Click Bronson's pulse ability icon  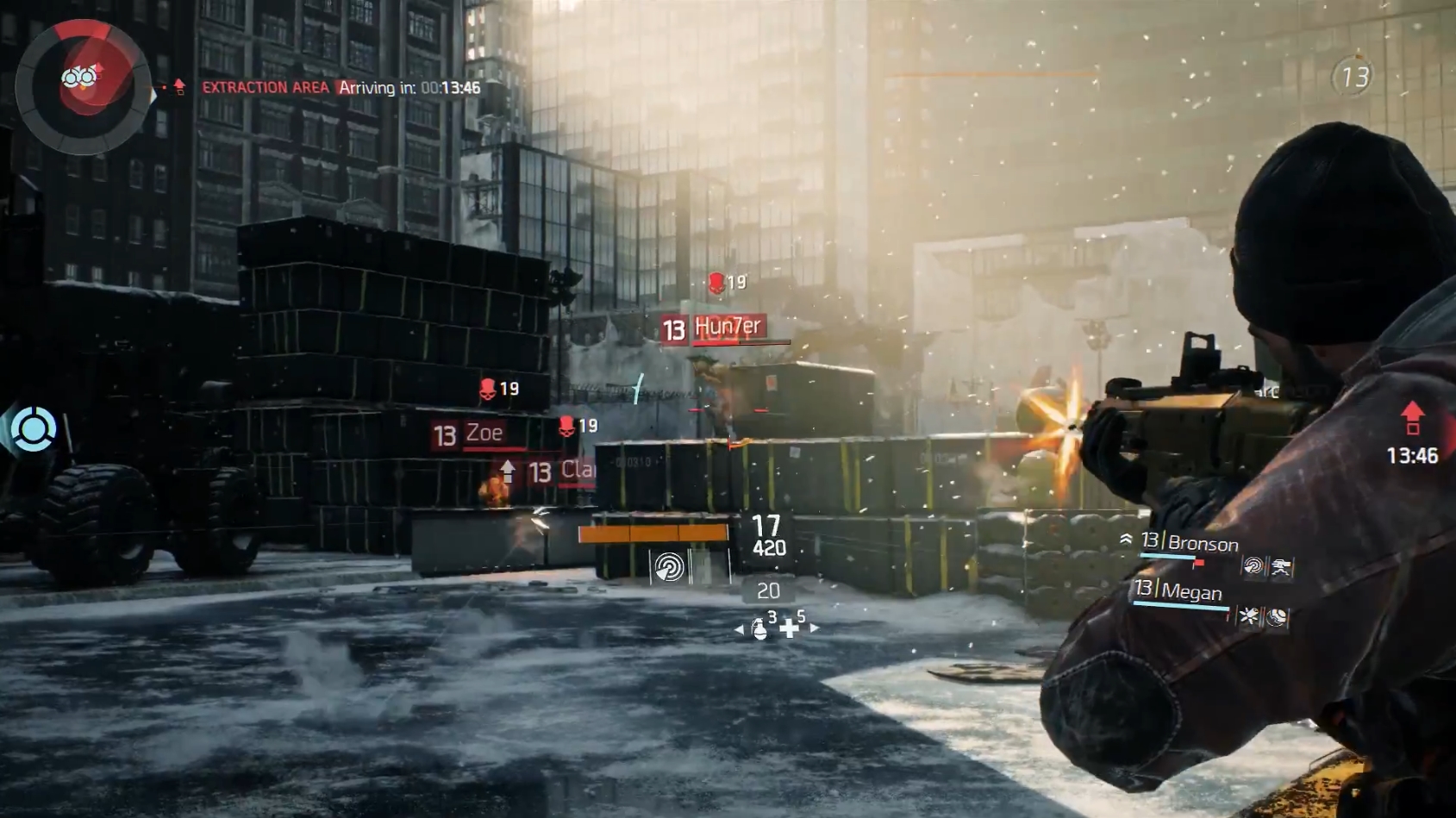tap(1253, 567)
